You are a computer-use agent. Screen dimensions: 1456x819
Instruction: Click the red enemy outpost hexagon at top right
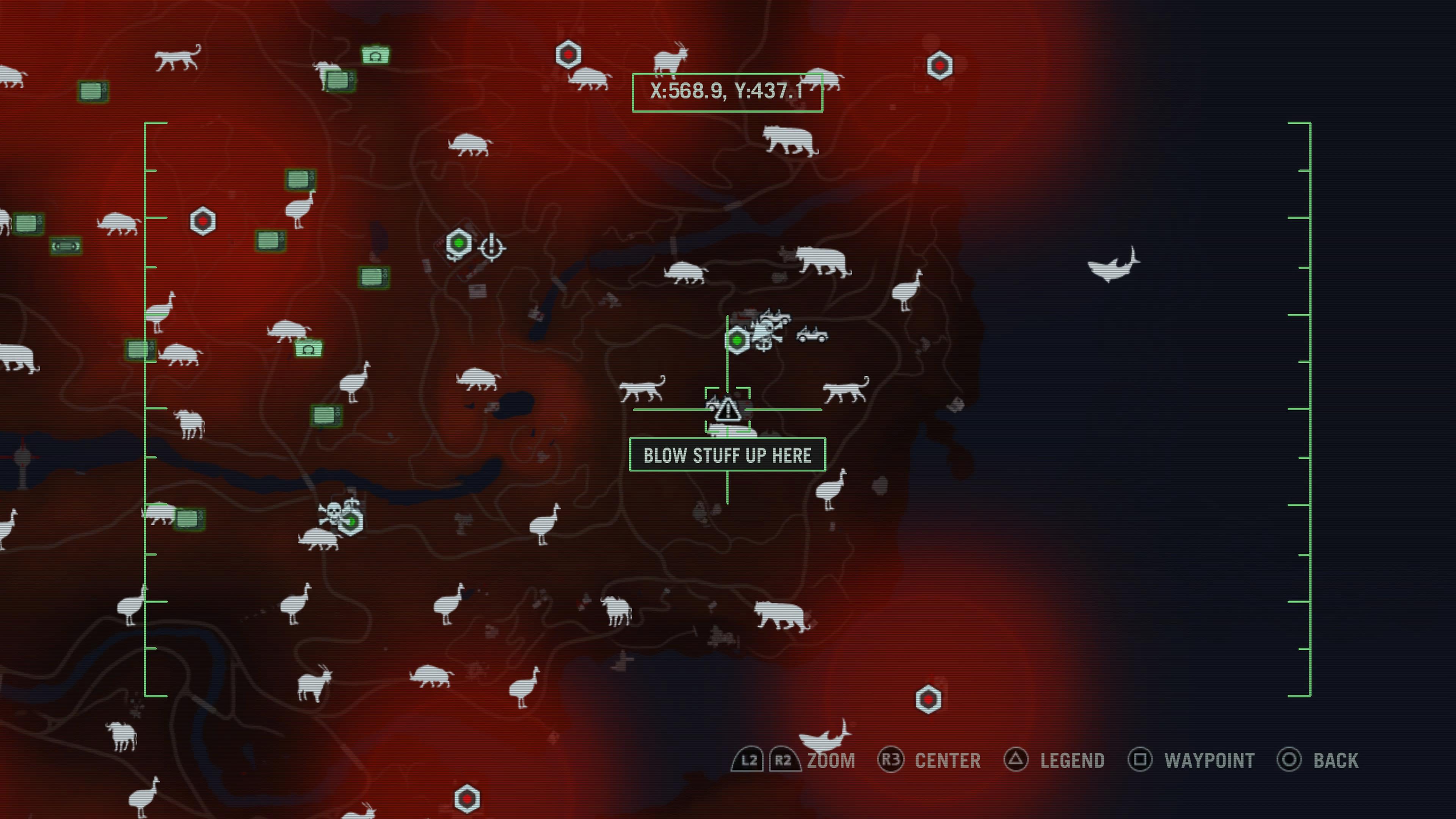[x=940, y=65]
